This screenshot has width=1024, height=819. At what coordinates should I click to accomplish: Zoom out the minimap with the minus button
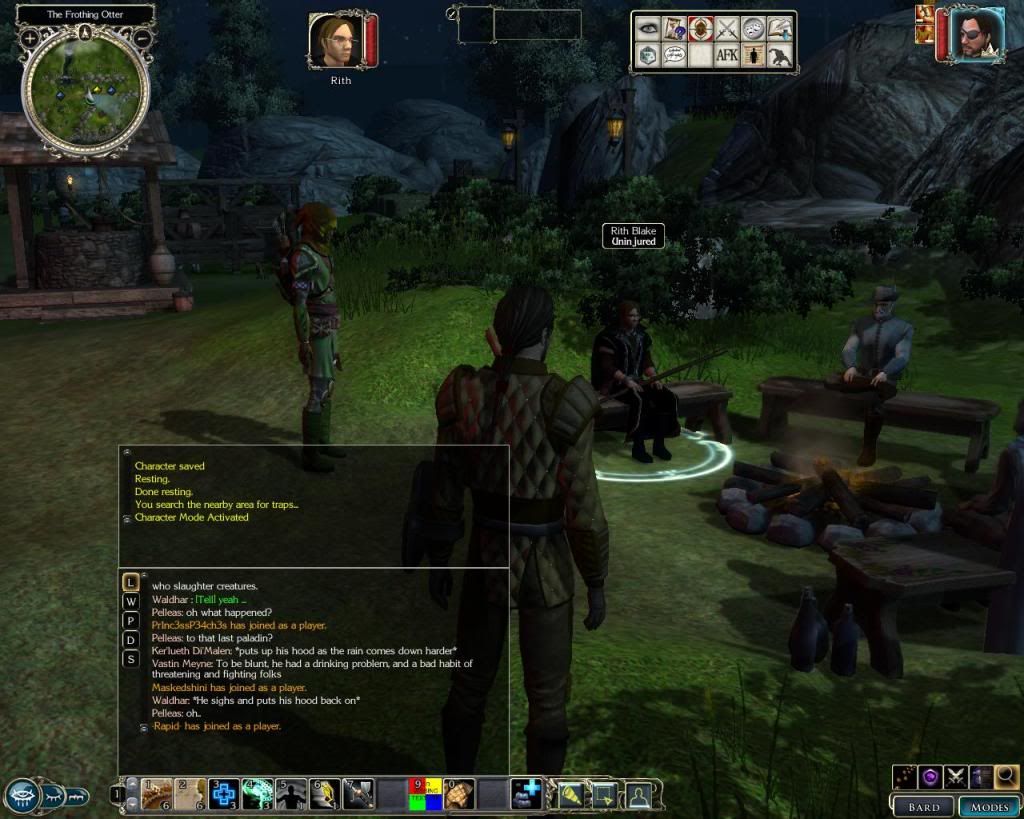tap(142, 38)
